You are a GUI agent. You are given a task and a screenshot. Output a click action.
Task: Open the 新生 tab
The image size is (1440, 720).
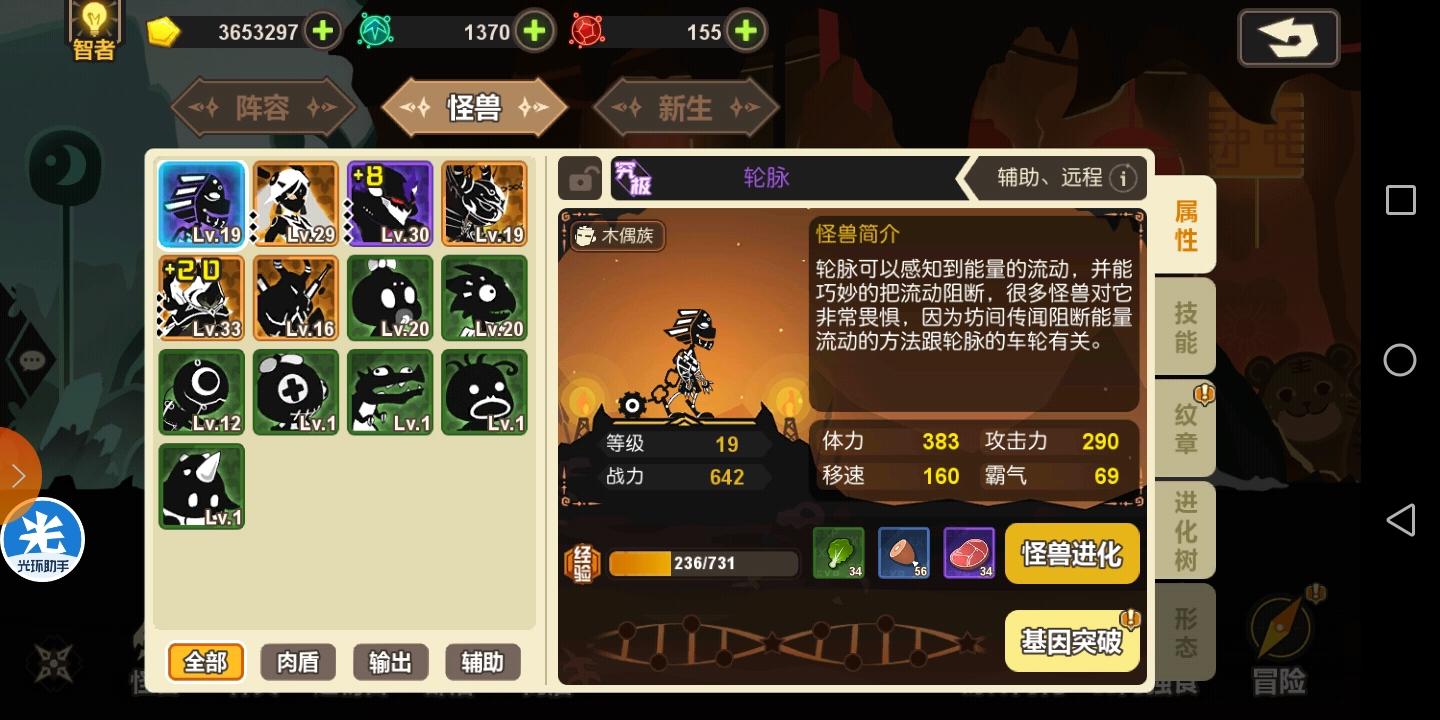tap(686, 107)
